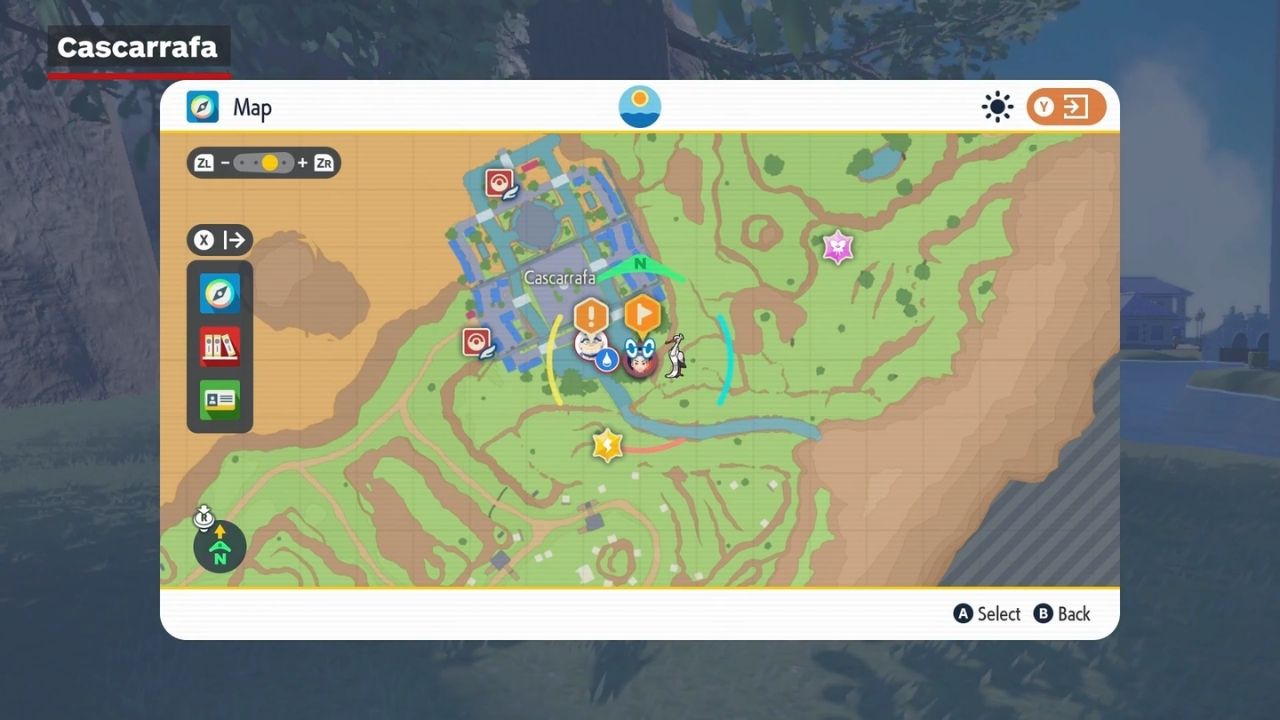The width and height of the screenshot is (1280, 720).
Task: Pick the yellow Electric Tera Raid crystal
Action: coord(607,445)
